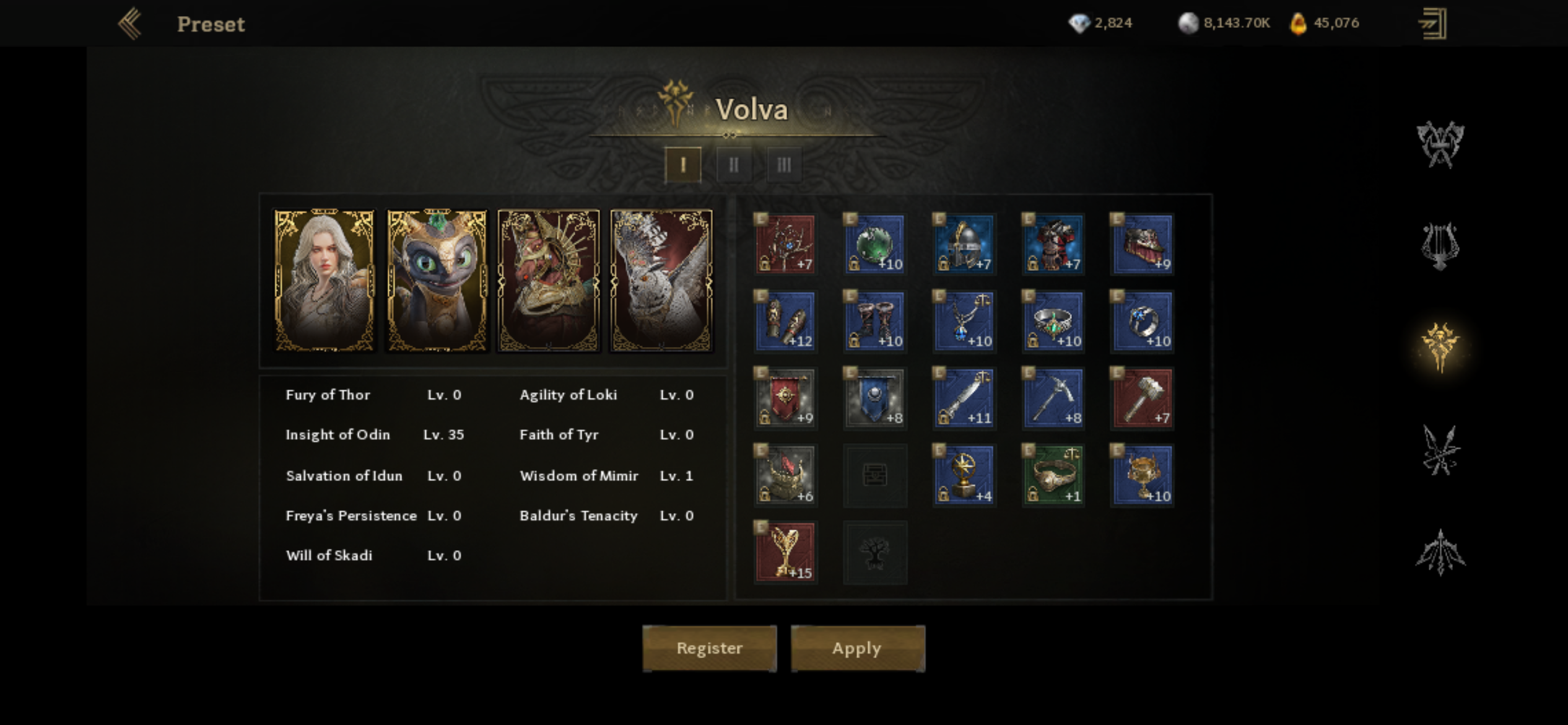Image resolution: width=1568 pixels, height=725 pixels.
Task: Switch to preset slot II
Action: tap(734, 165)
